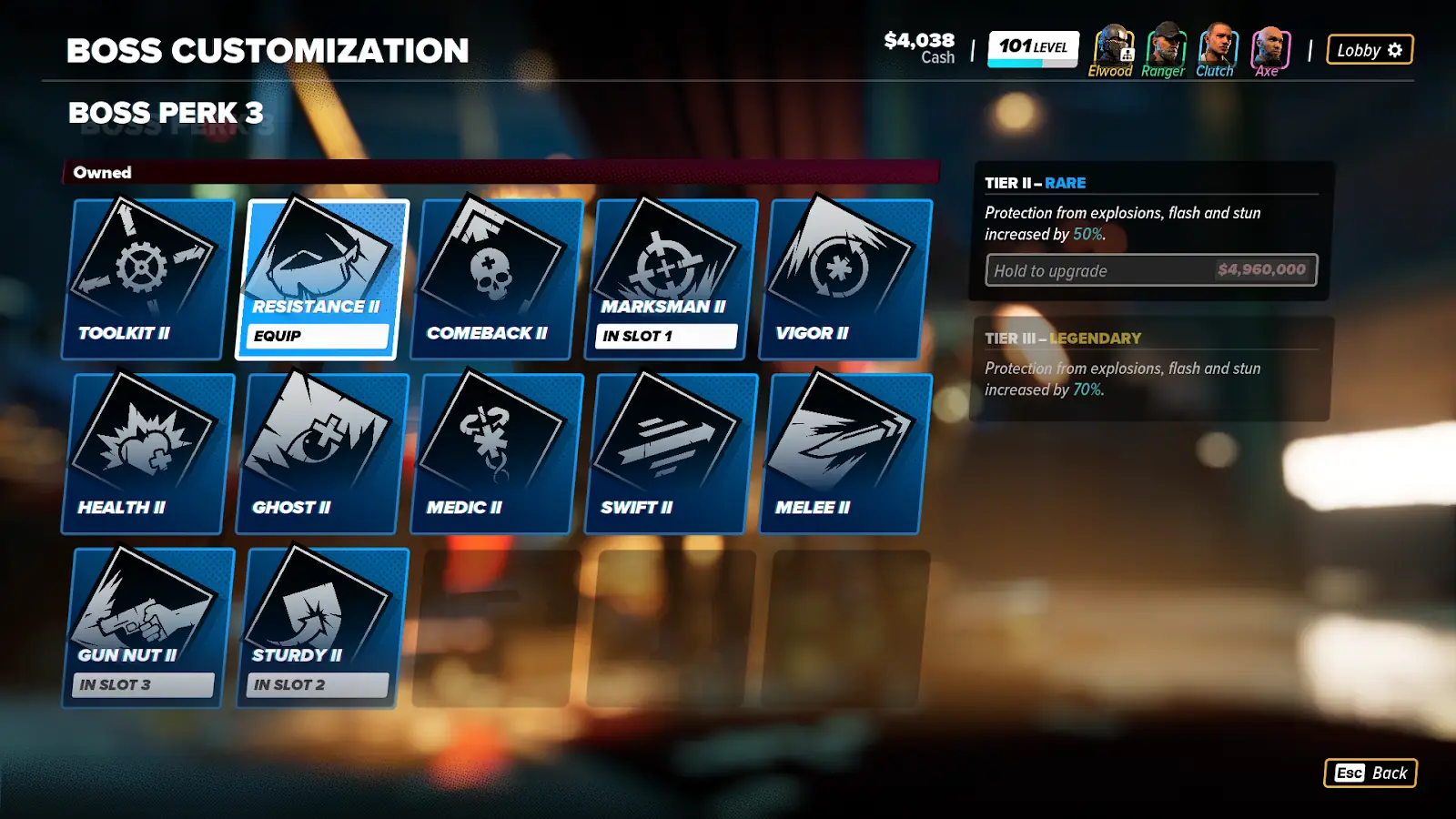The height and width of the screenshot is (819, 1456).
Task: View the Tier III Legendary panel
Action: 1151,369
